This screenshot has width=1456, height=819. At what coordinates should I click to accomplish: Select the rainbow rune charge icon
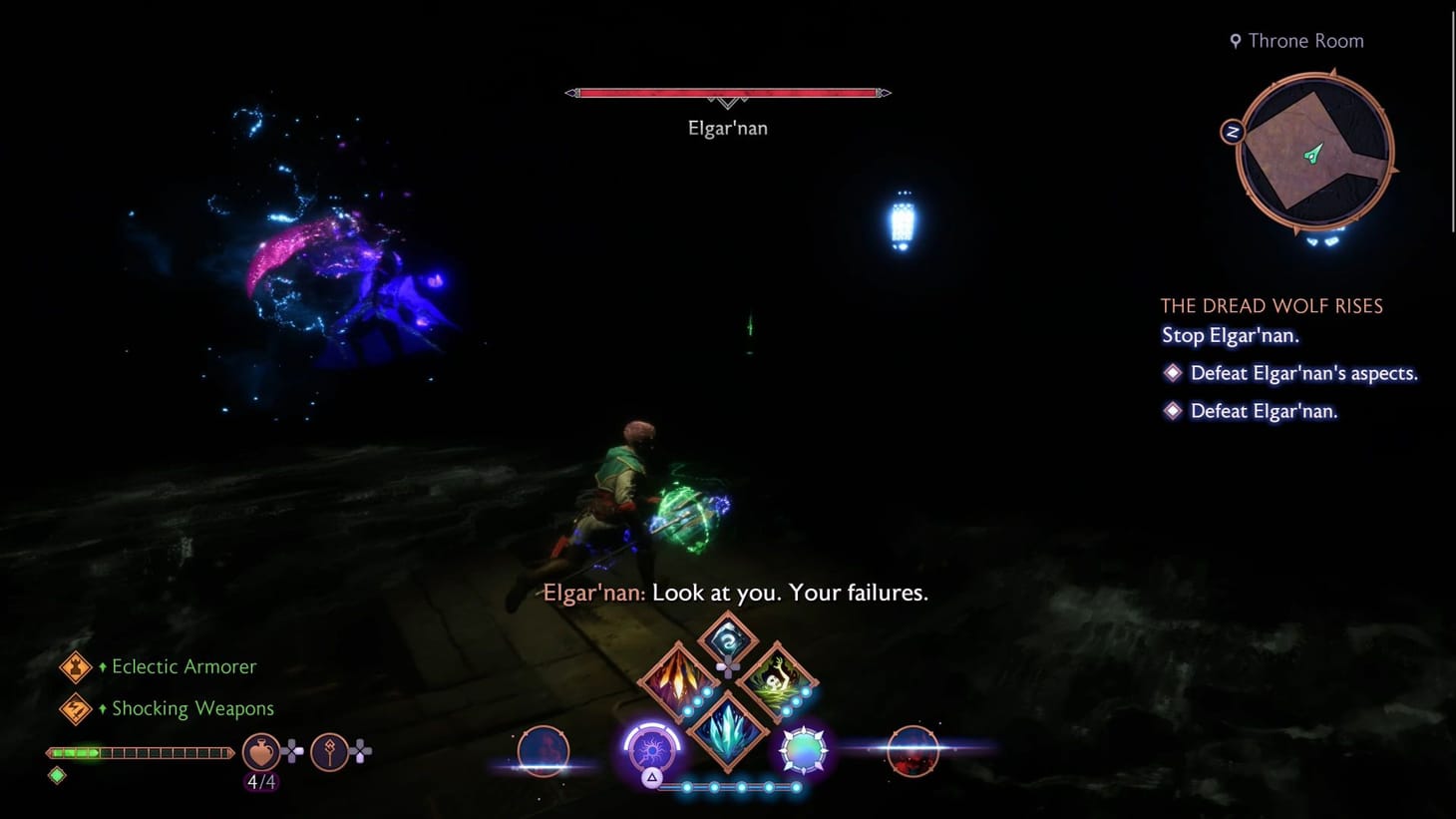pyautogui.click(x=803, y=749)
